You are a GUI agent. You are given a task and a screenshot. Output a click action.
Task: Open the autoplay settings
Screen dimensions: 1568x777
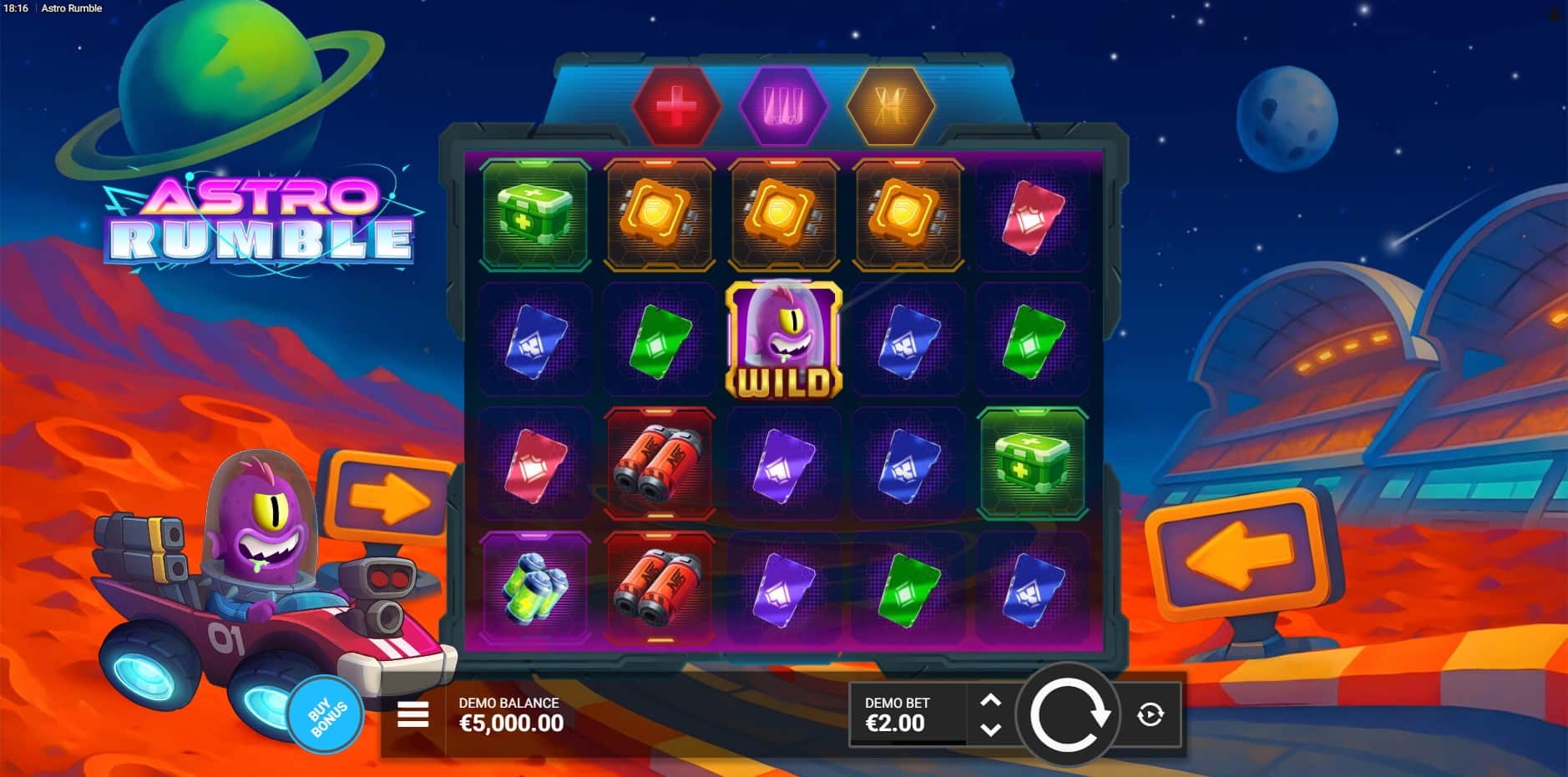pyautogui.click(x=1151, y=714)
